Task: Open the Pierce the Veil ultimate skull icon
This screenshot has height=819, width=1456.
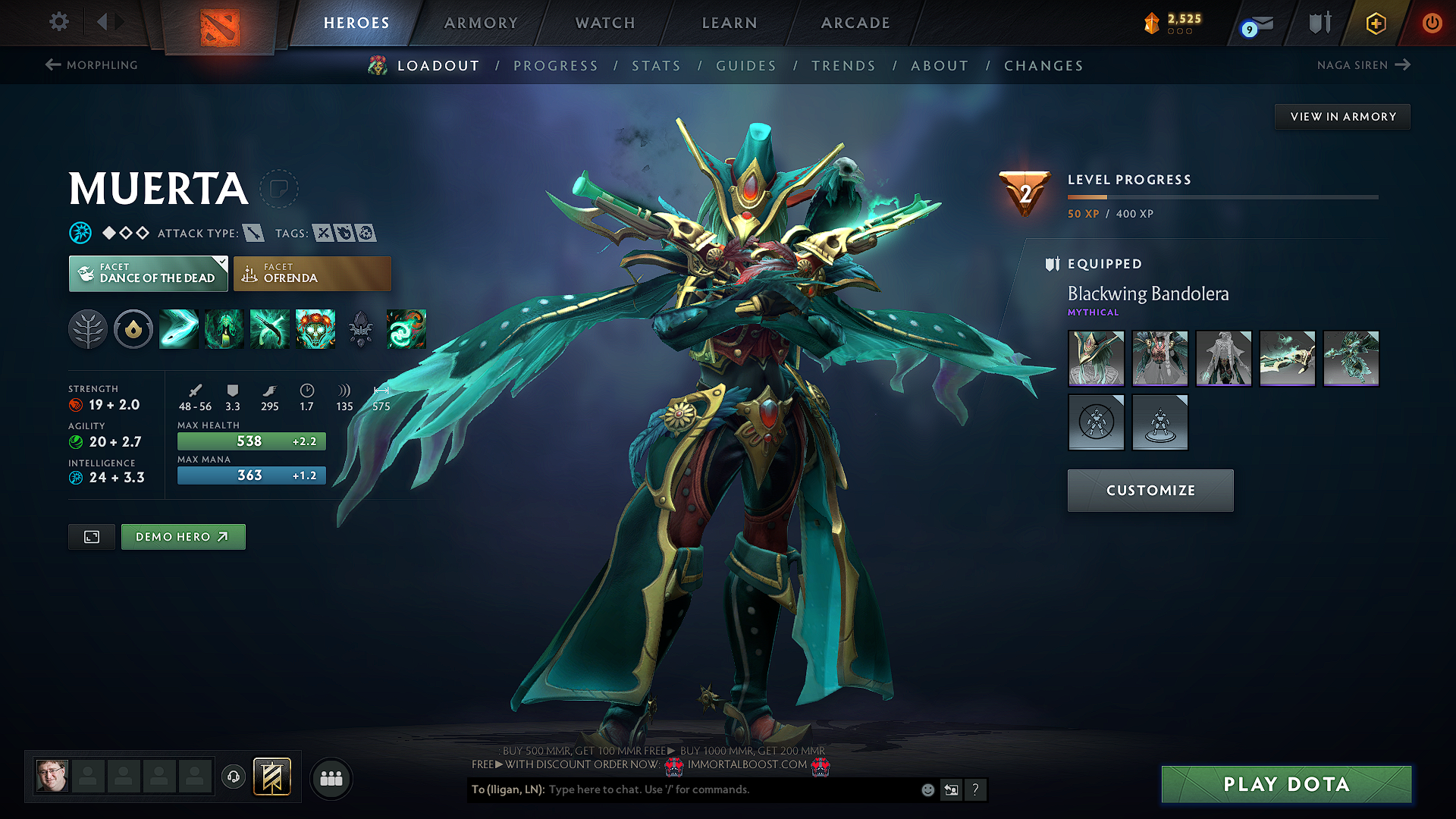Action: coord(315,329)
